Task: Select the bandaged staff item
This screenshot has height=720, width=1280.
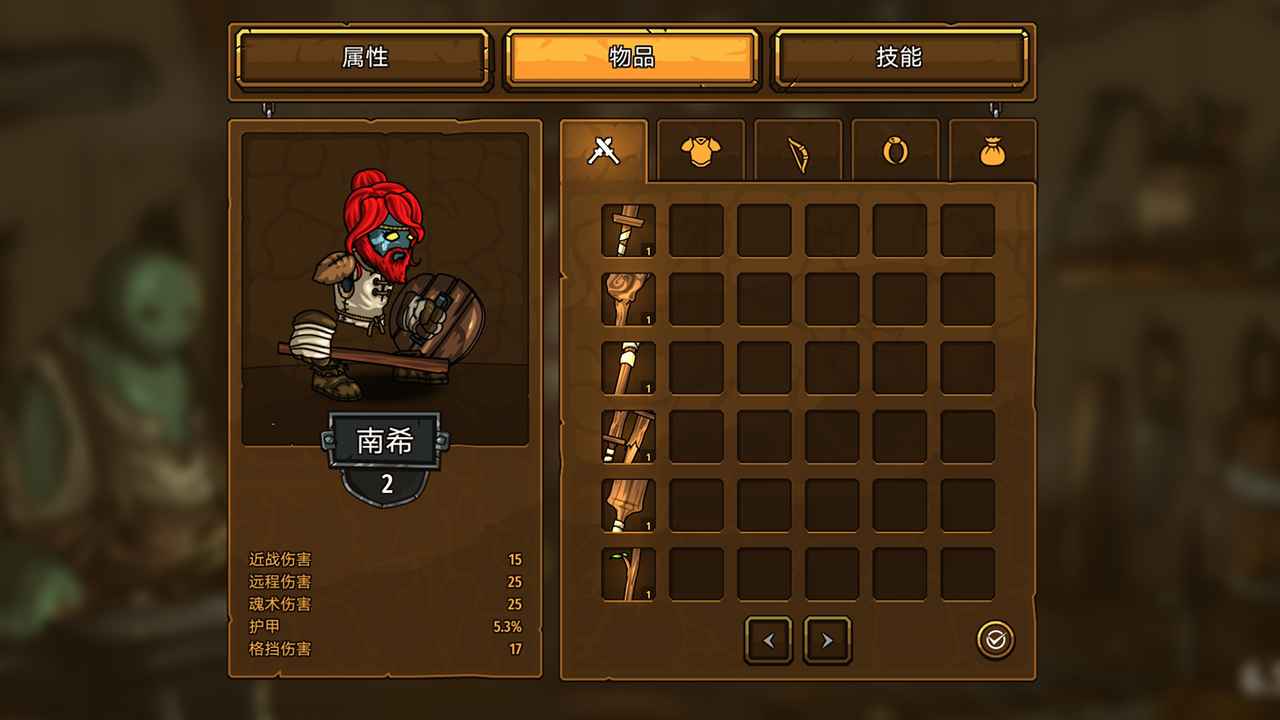Action: (628, 367)
